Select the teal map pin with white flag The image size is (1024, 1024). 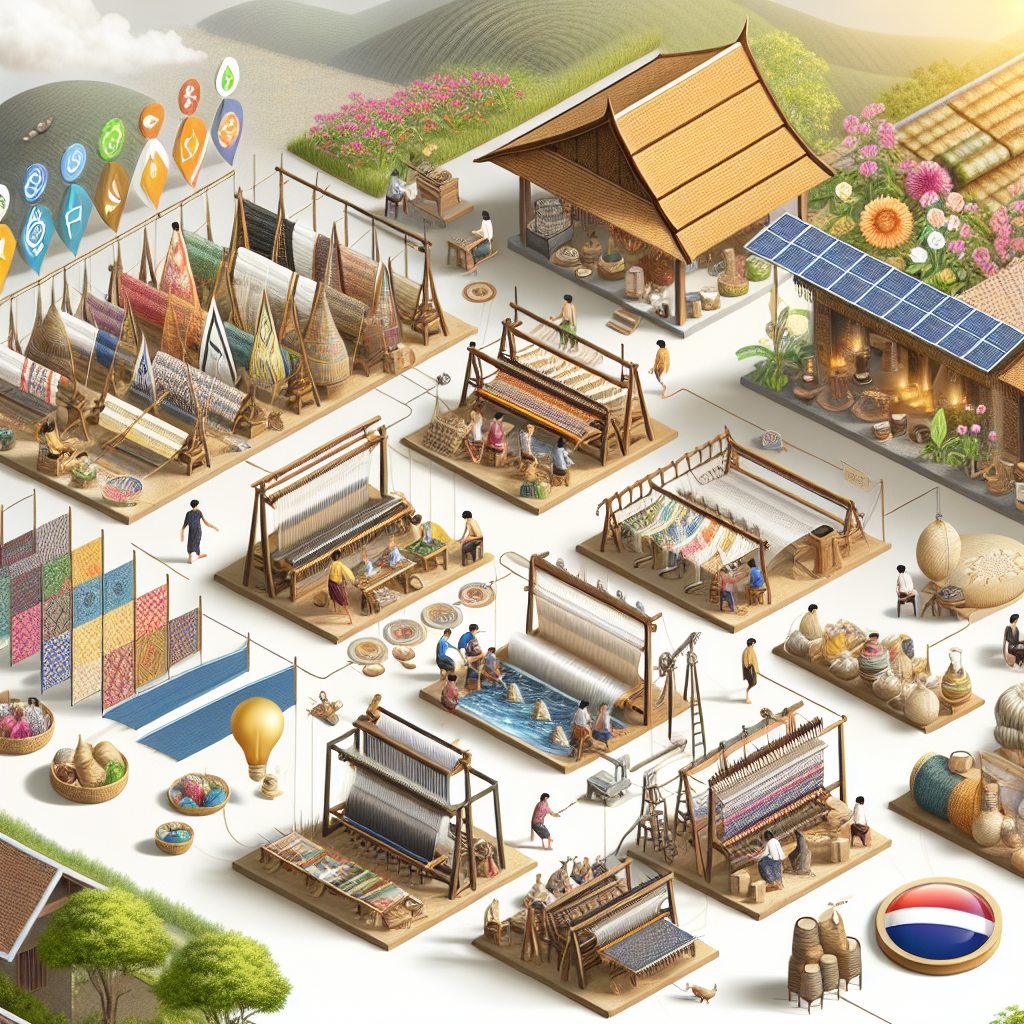[75, 215]
